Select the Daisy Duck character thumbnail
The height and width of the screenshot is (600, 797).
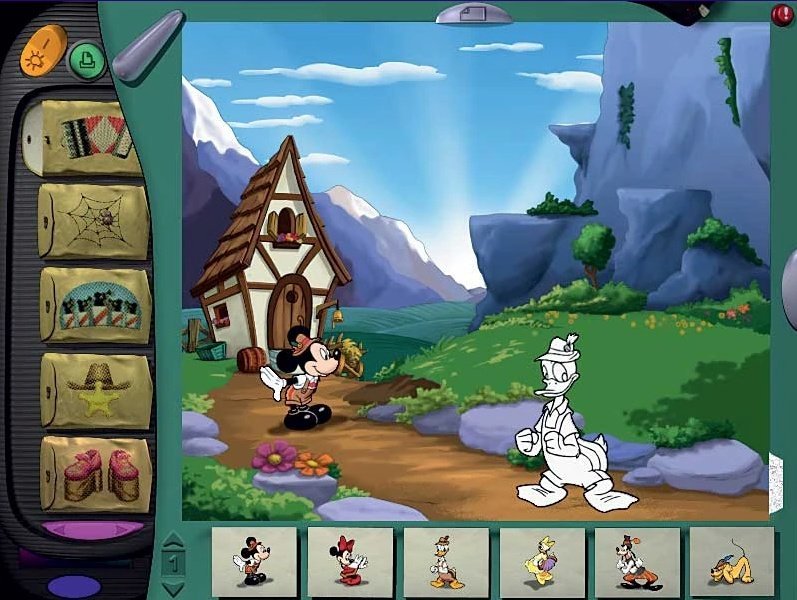click(541, 561)
